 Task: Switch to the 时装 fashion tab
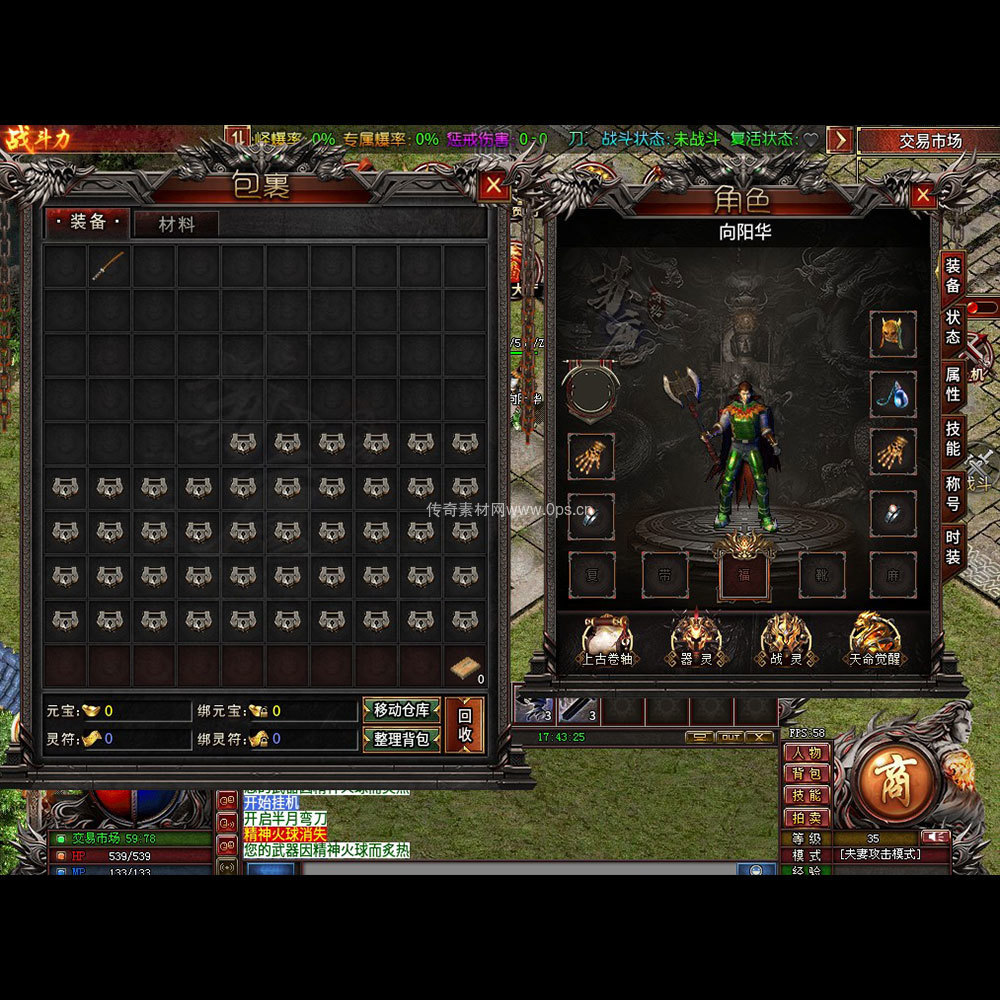click(953, 548)
